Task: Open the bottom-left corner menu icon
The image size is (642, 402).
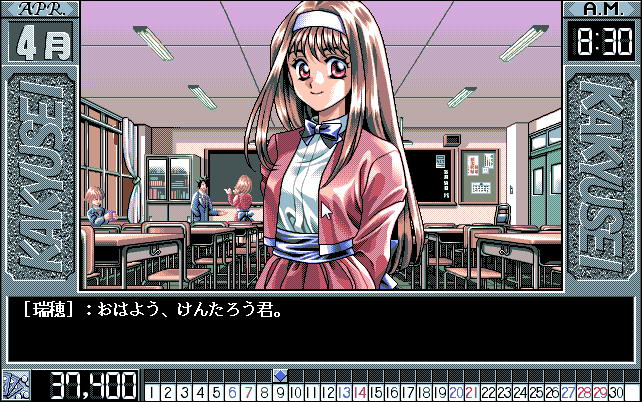Action: (x=15, y=385)
